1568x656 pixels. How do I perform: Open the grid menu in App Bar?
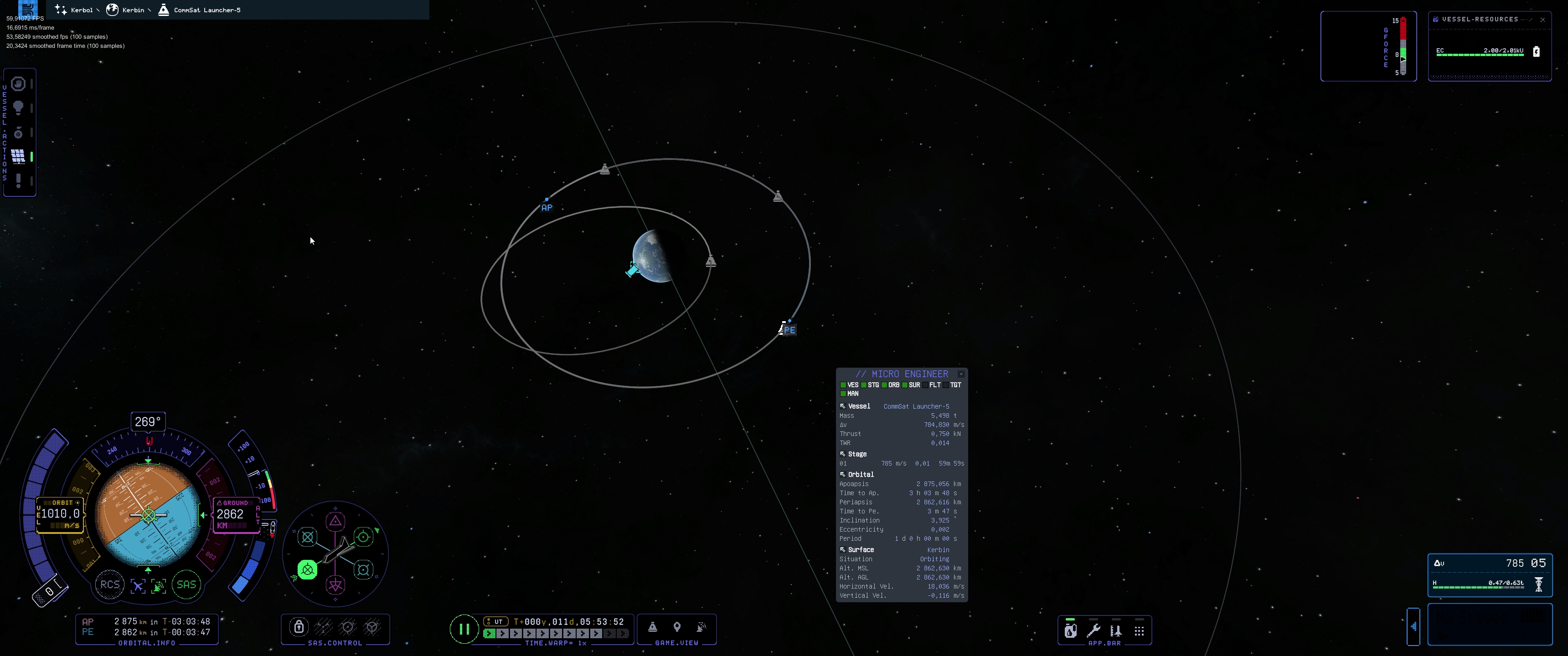(x=1139, y=631)
